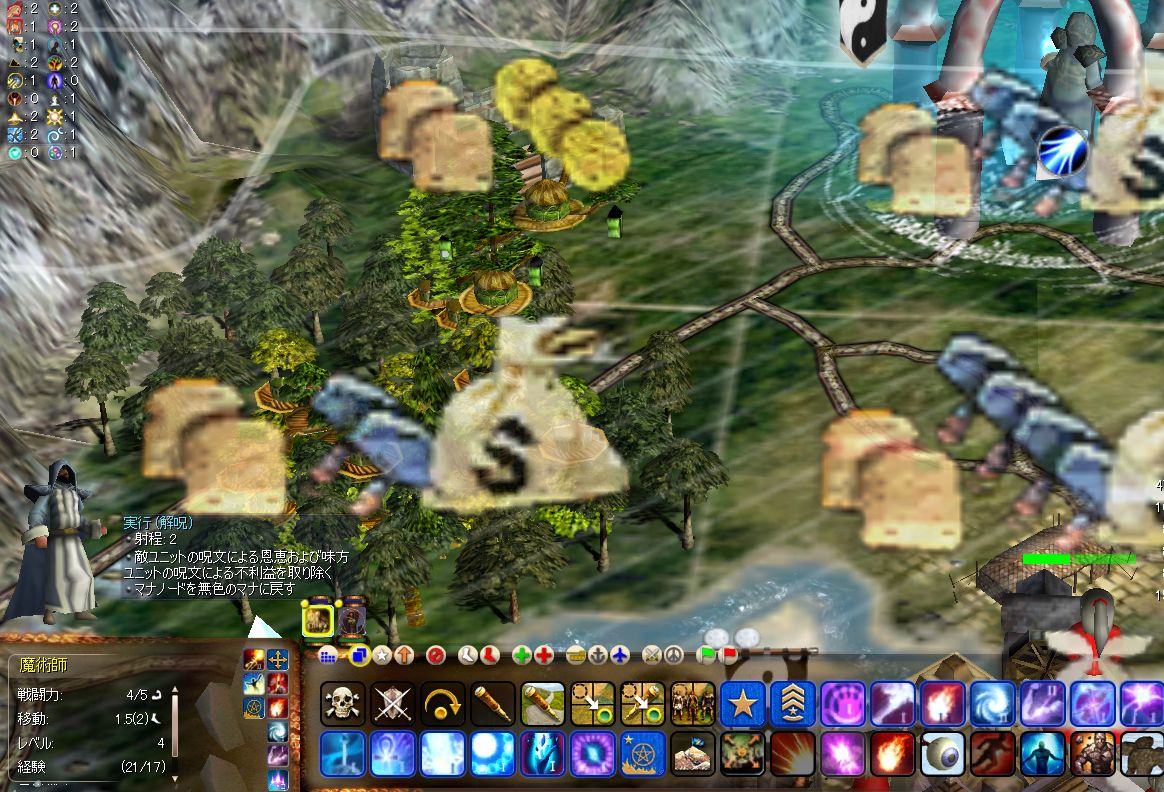Toggle the blue airplane unit filter
Screen dimensions: 1164x792
coord(621,656)
